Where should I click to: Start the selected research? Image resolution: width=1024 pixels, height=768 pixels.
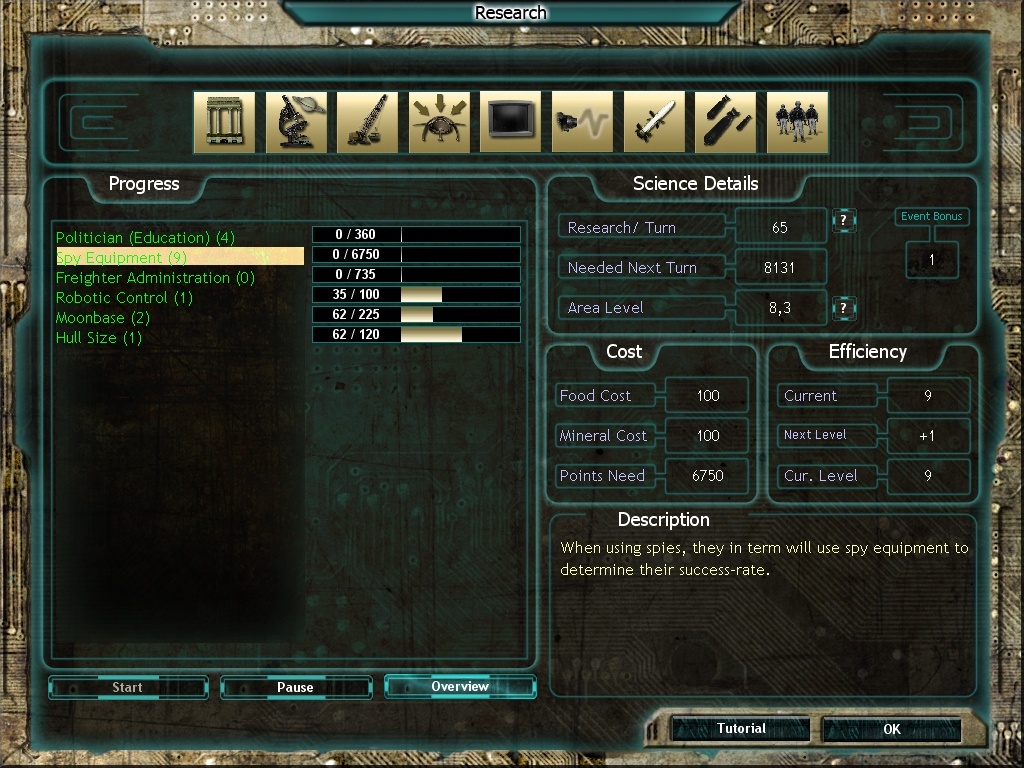(x=127, y=687)
